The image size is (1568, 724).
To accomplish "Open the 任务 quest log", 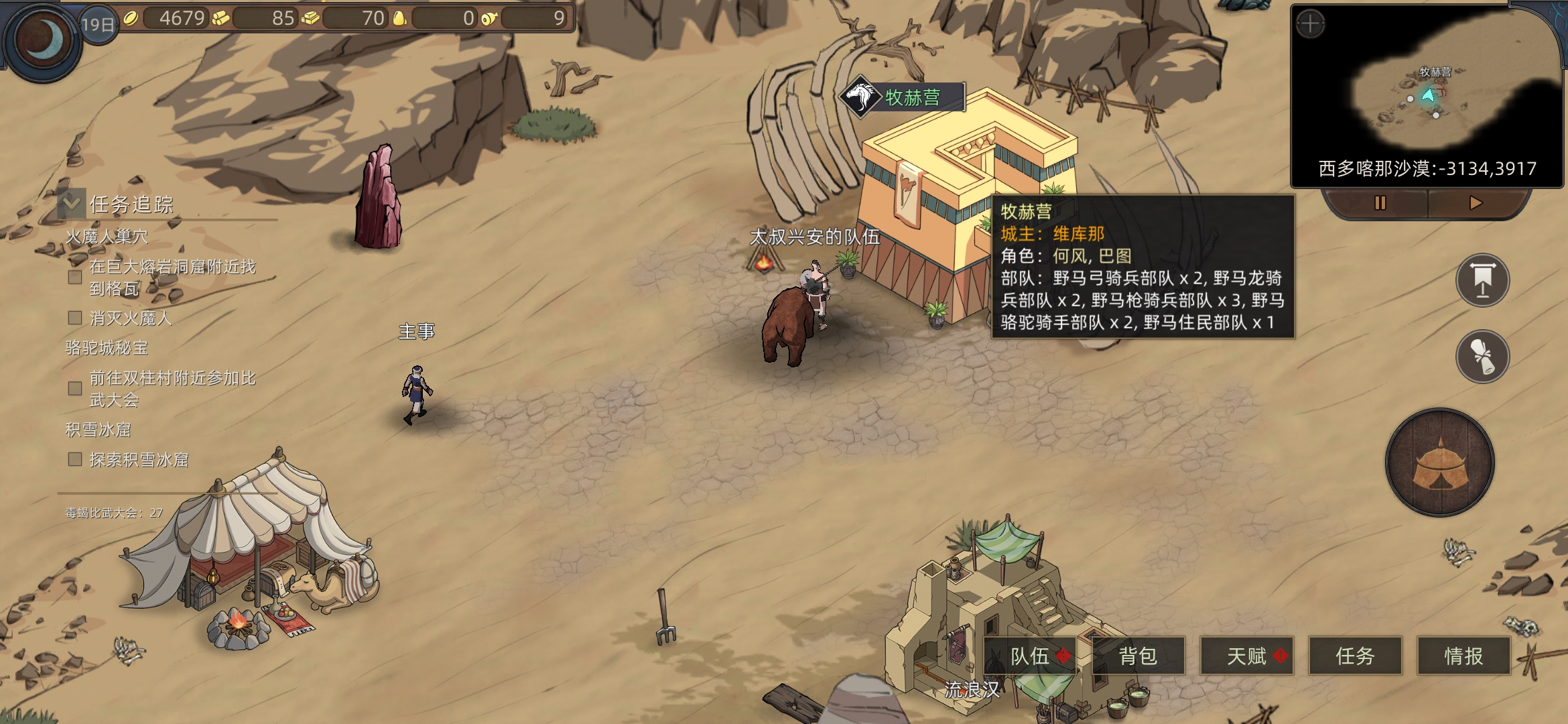I will [1355, 656].
